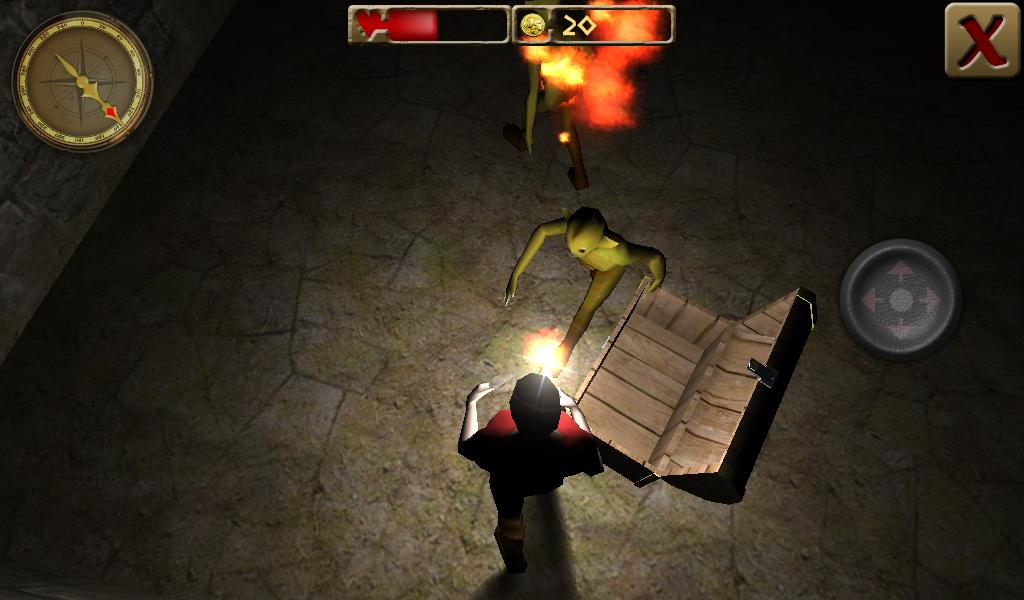Tap the virtual movement joystick

[900, 299]
